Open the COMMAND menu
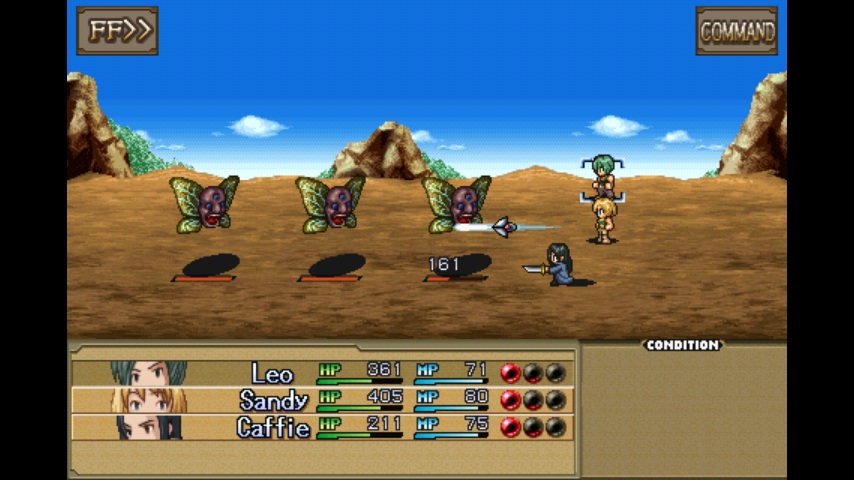This screenshot has height=480, width=854. 736,31
